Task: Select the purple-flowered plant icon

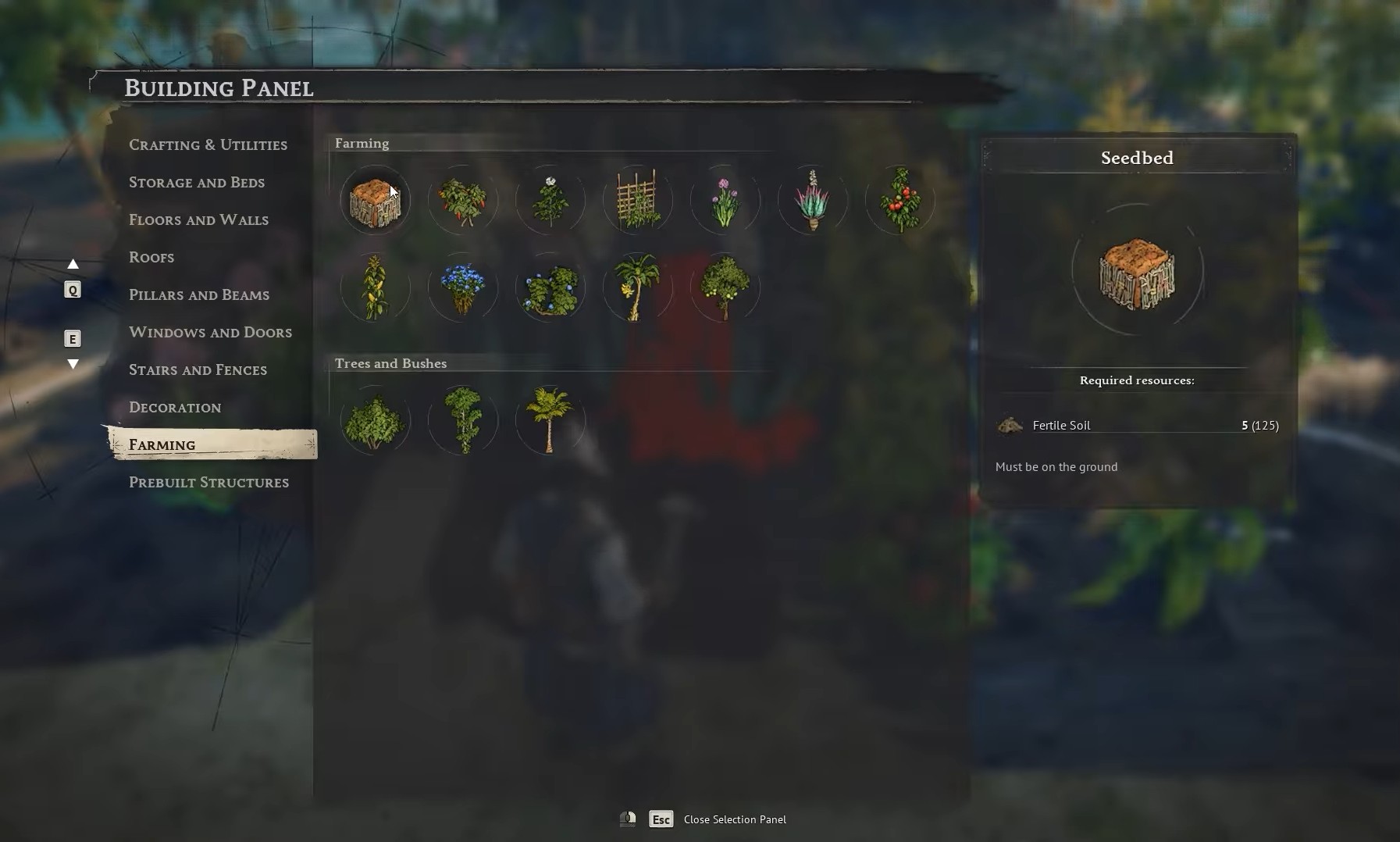Action: pos(725,201)
